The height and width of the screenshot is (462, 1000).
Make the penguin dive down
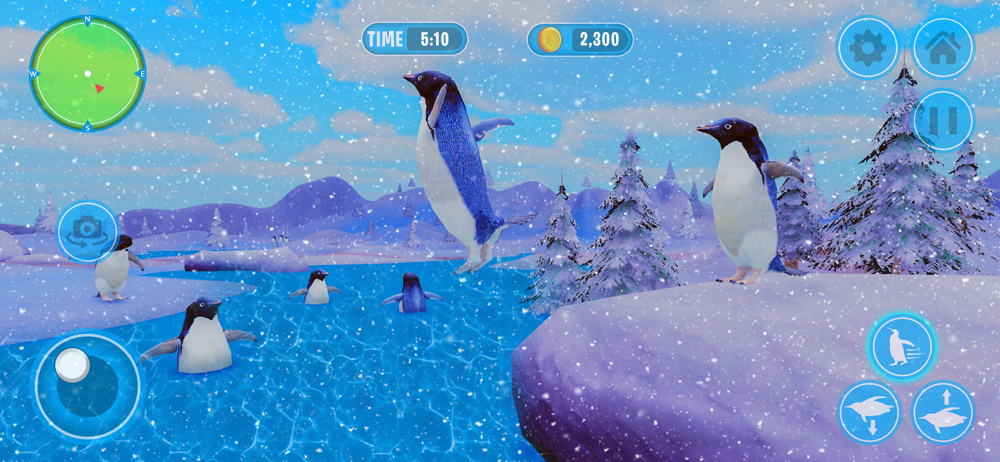point(868,412)
